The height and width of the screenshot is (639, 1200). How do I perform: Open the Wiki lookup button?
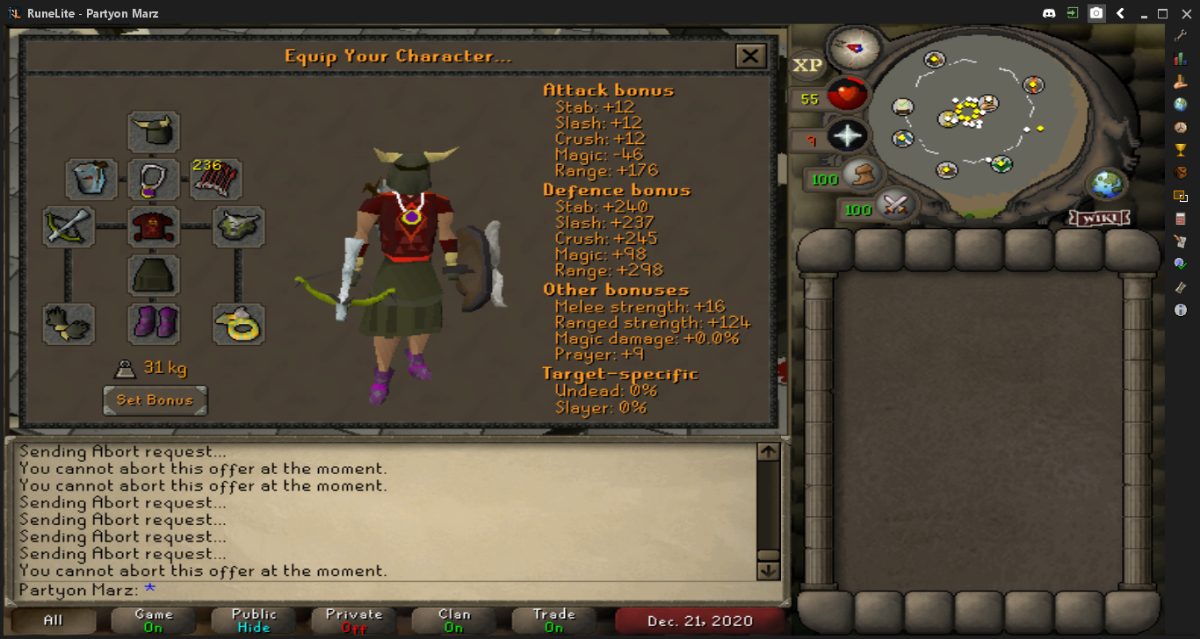click(1100, 217)
